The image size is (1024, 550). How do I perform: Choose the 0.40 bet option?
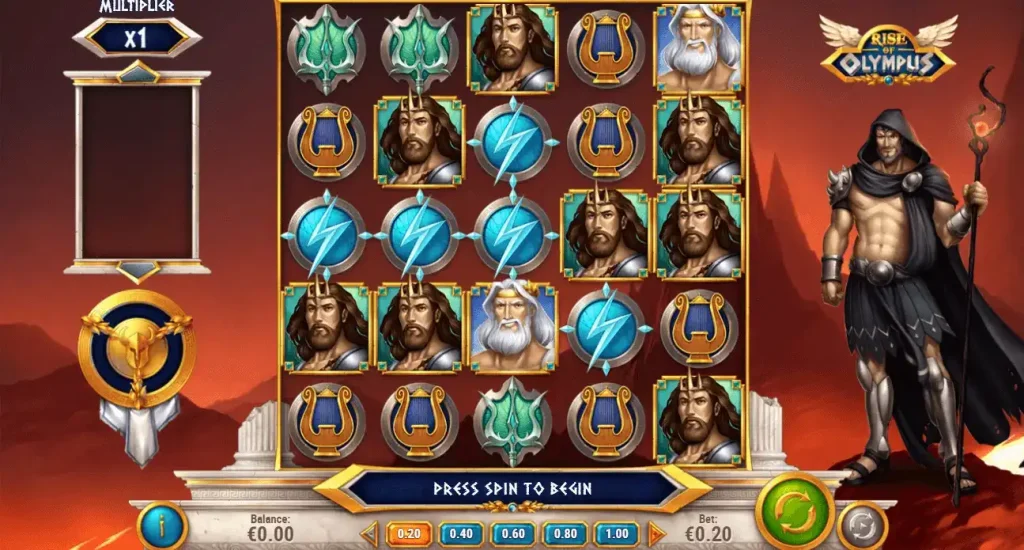[460, 534]
